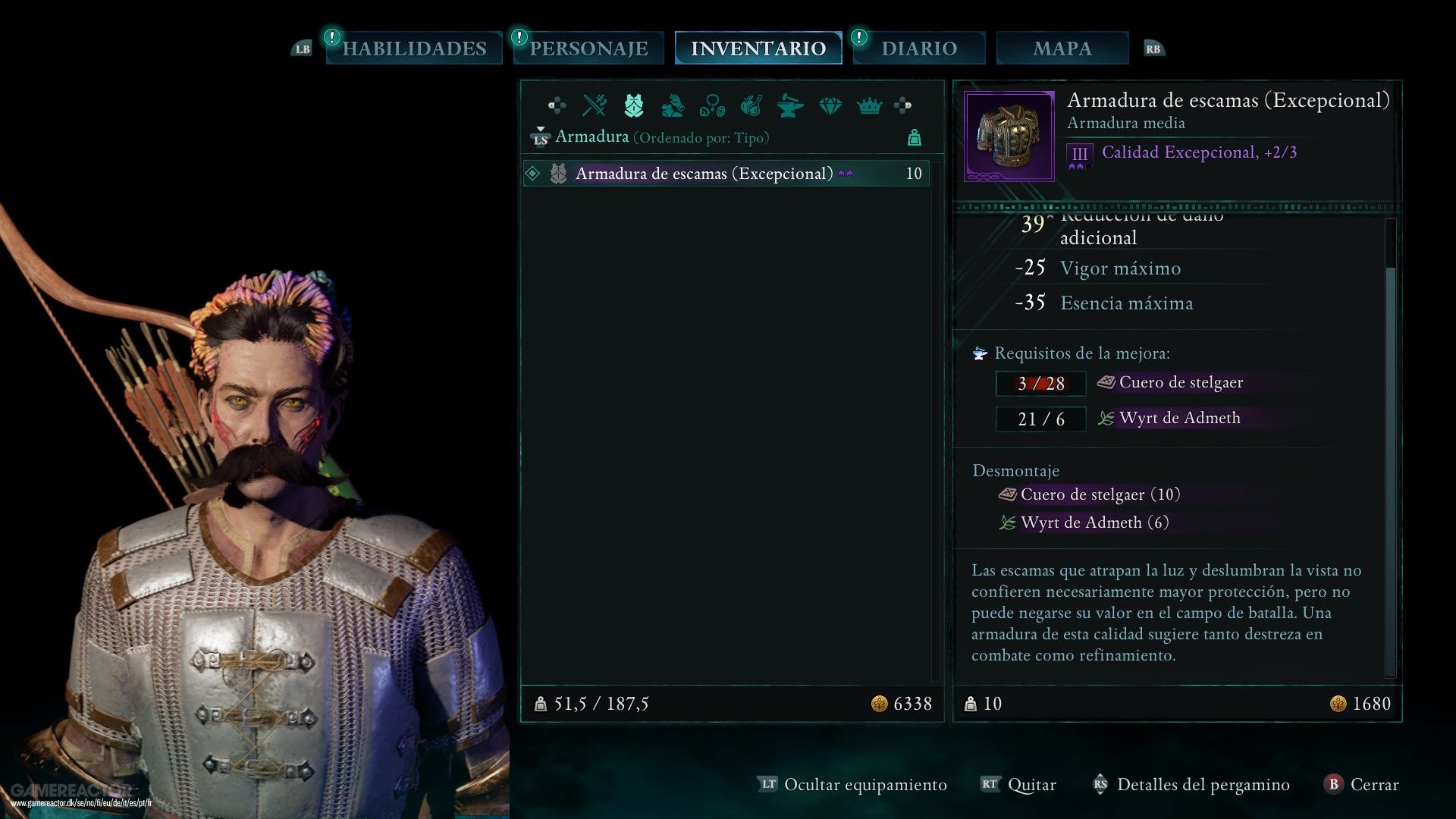The height and width of the screenshot is (819, 1456).
Task: Select the Inventario tab
Action: (x=758, y=49)
